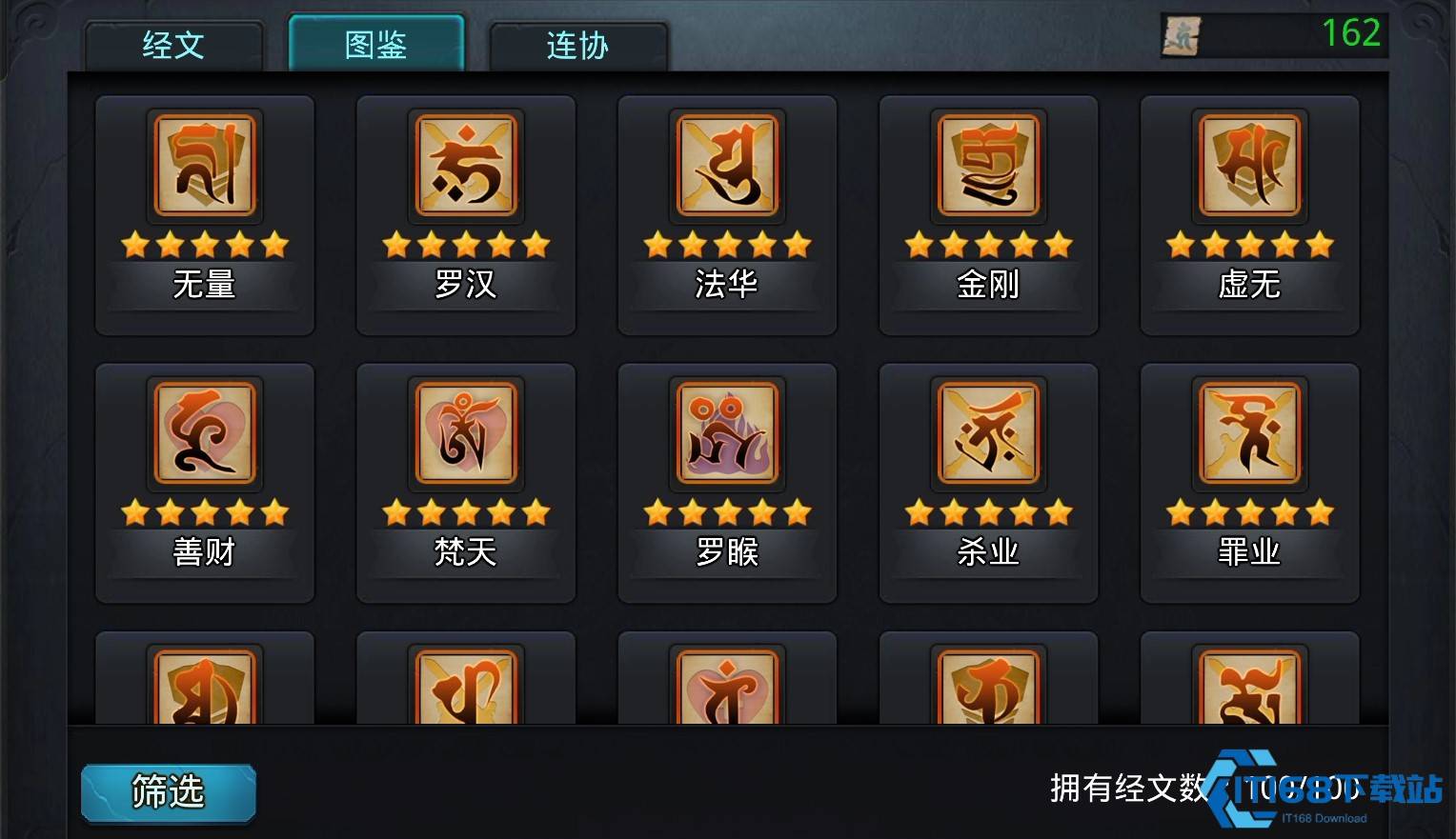Switch to the 连协 tab
Screen dimensions: 1456x839
576,46
